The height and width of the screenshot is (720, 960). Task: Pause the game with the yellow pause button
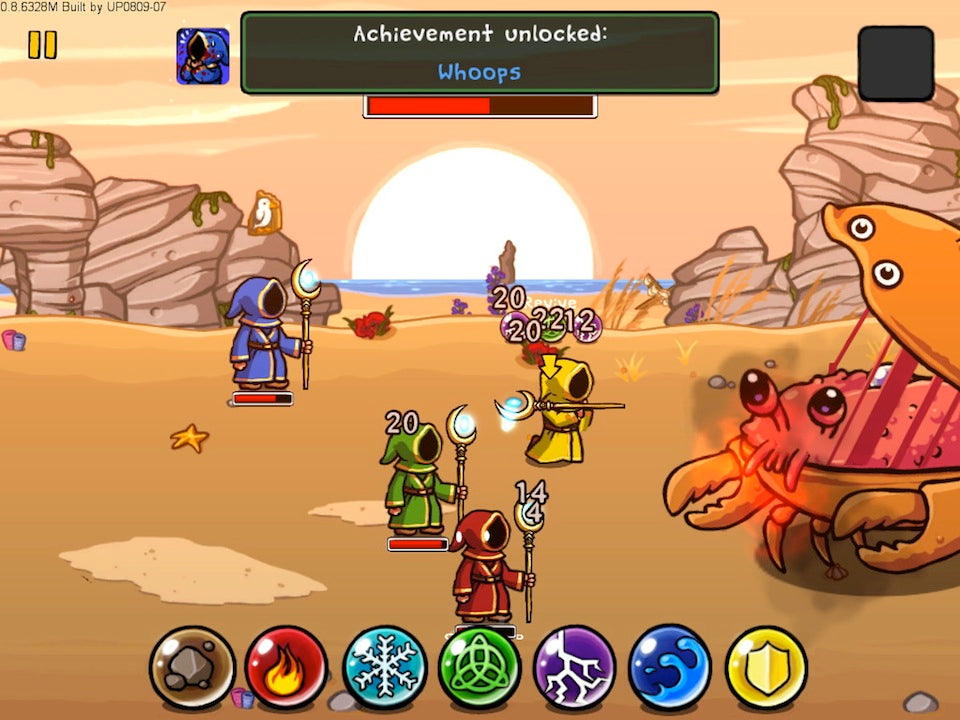pyautogui.click(x=42, y=45)
